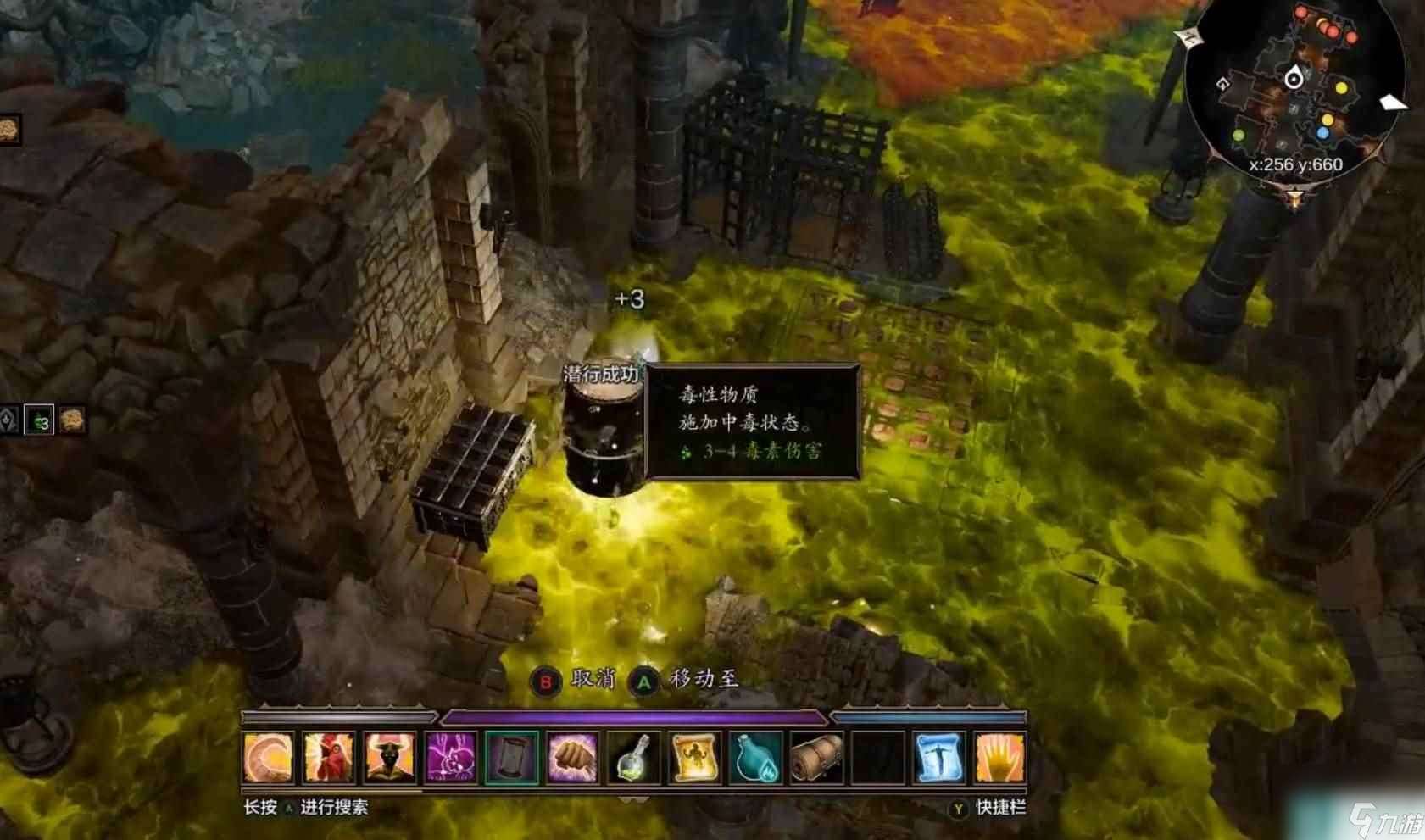The height and width of the screenshot is (840, 1425).
Task: Click the empty hotbar slot
Action: pos(877,757)
